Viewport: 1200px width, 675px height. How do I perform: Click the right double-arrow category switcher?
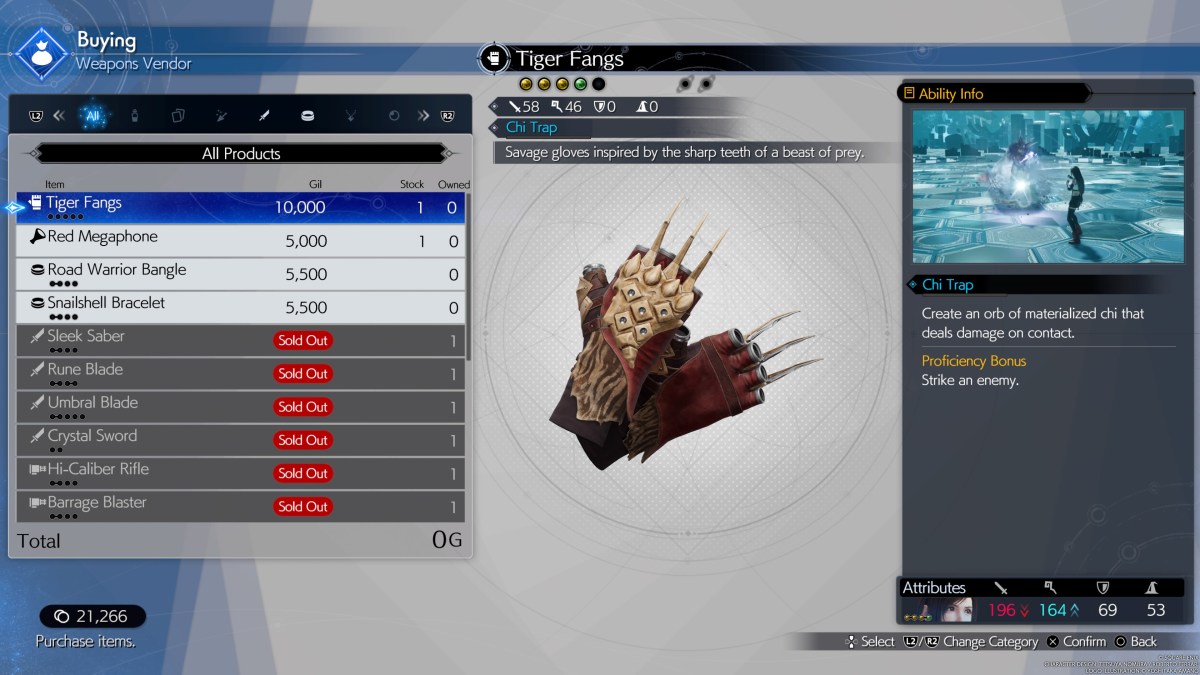pyautogui.click(x=423, y=116)
